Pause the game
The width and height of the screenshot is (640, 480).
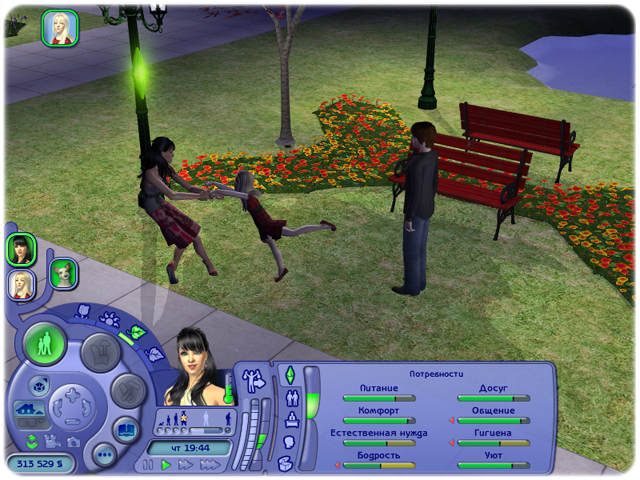coord(149,465)
